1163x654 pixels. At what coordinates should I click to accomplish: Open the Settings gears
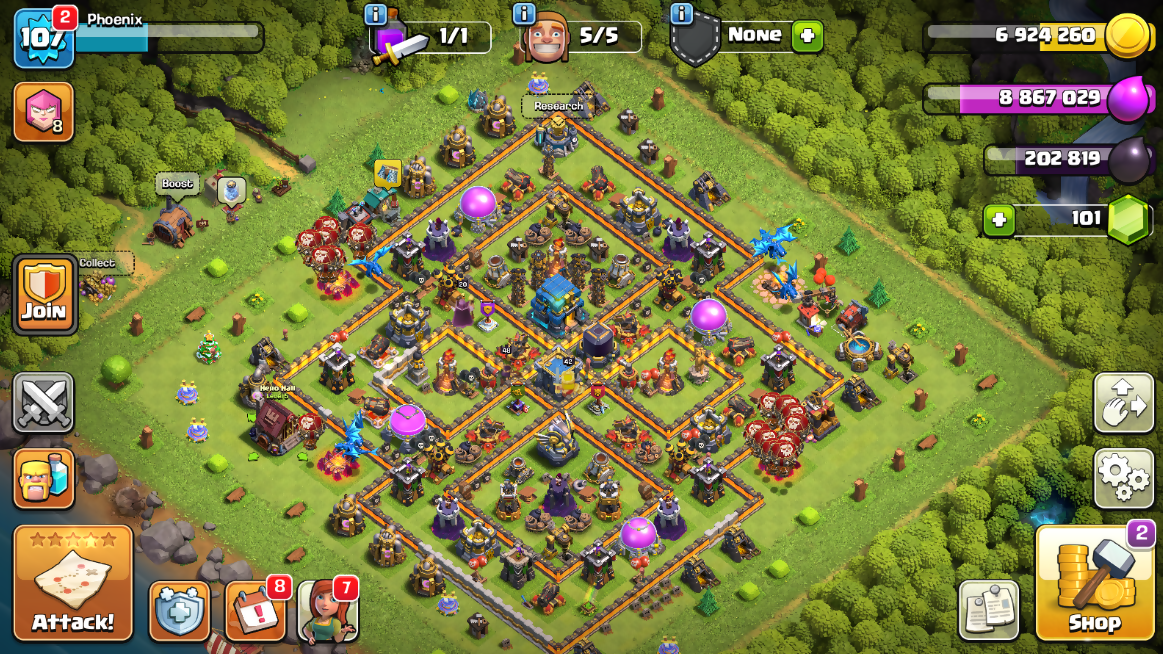pos(1124,478)
